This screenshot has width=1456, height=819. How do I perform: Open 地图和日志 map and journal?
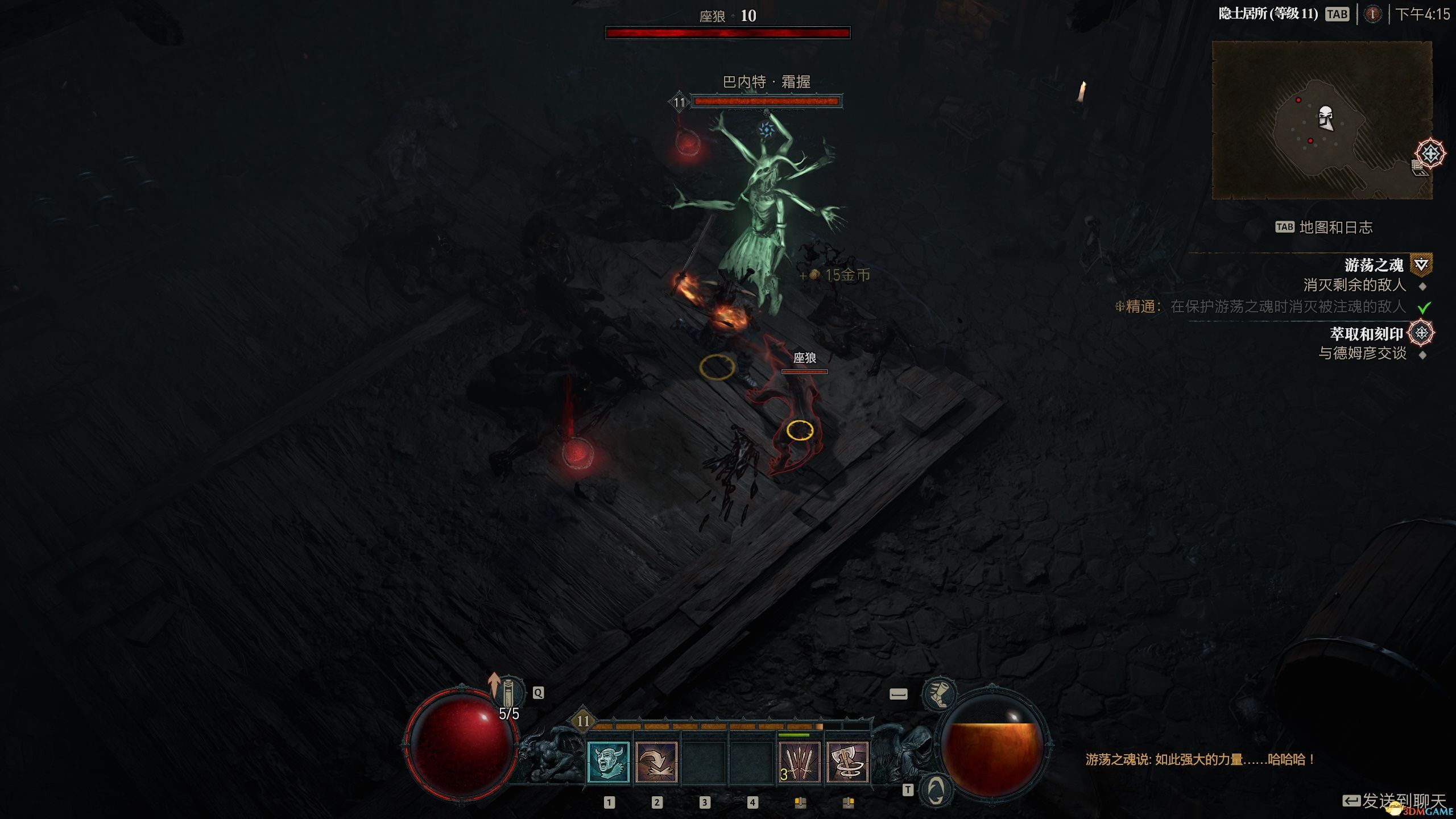(x=1335, y=227)
